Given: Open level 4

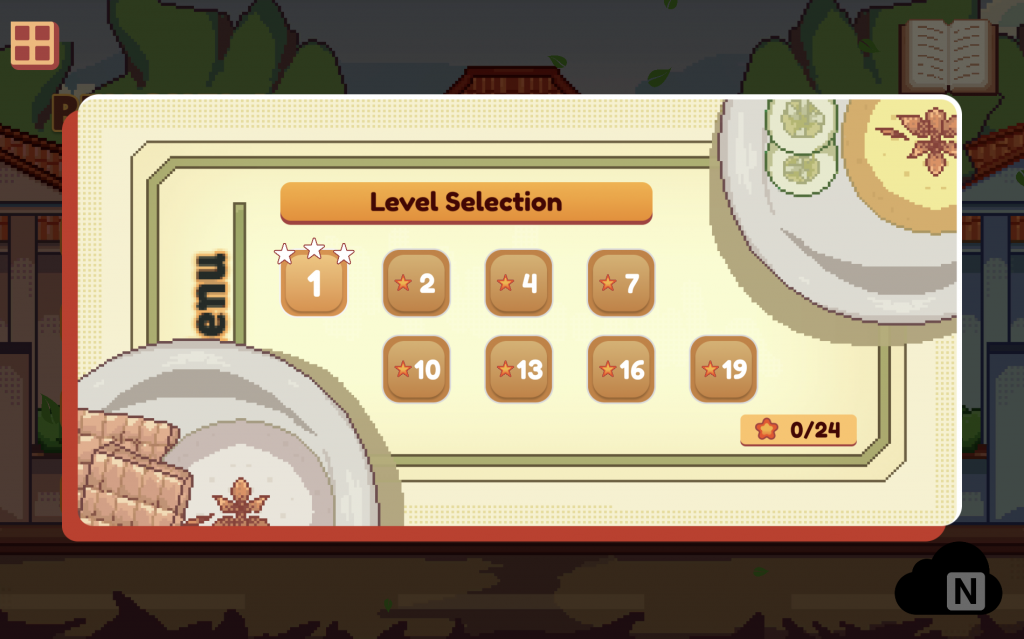Looking at the screenshot, I should coord(518,283).
